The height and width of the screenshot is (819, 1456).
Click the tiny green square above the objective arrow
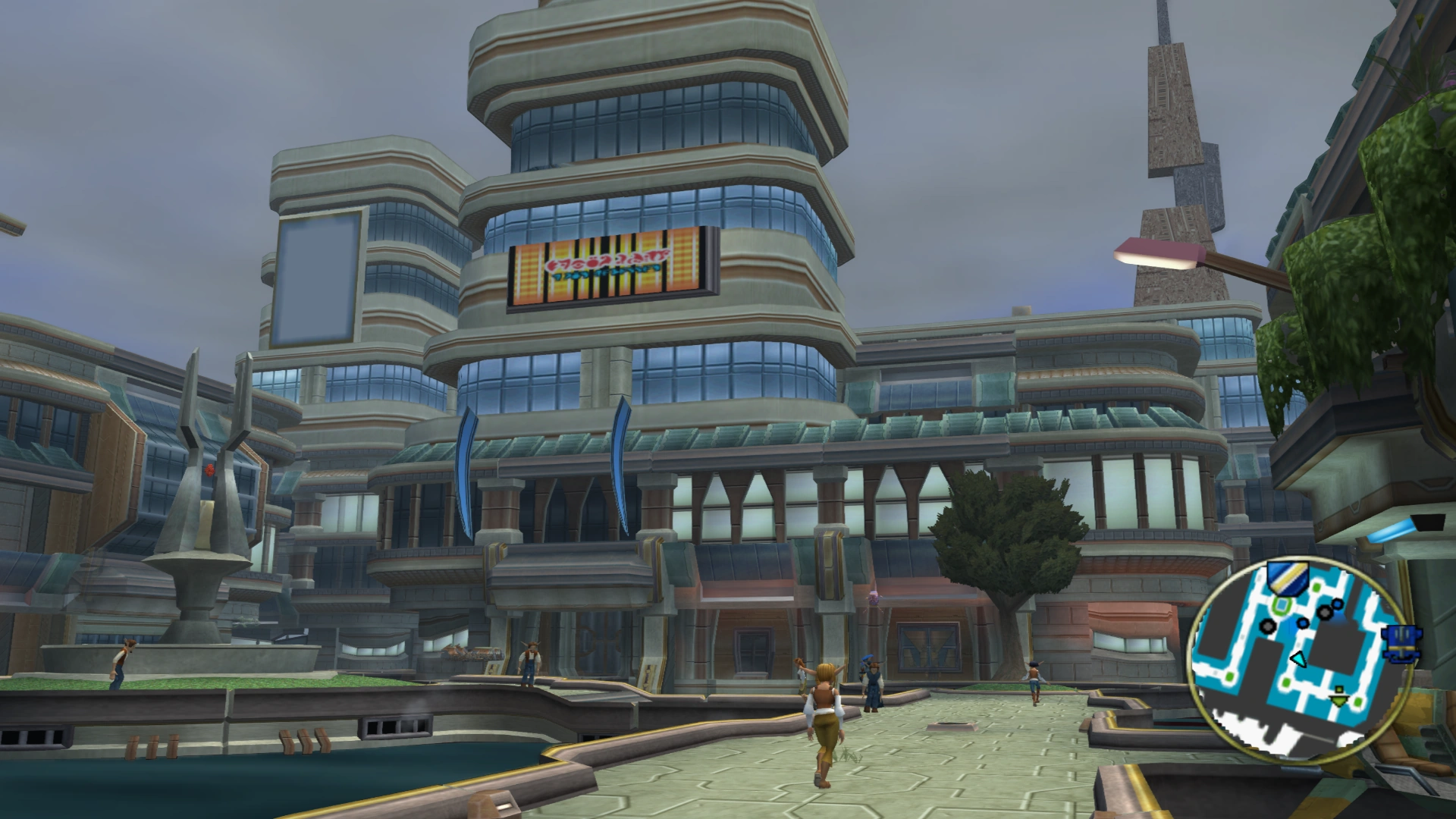(1338, 690)
